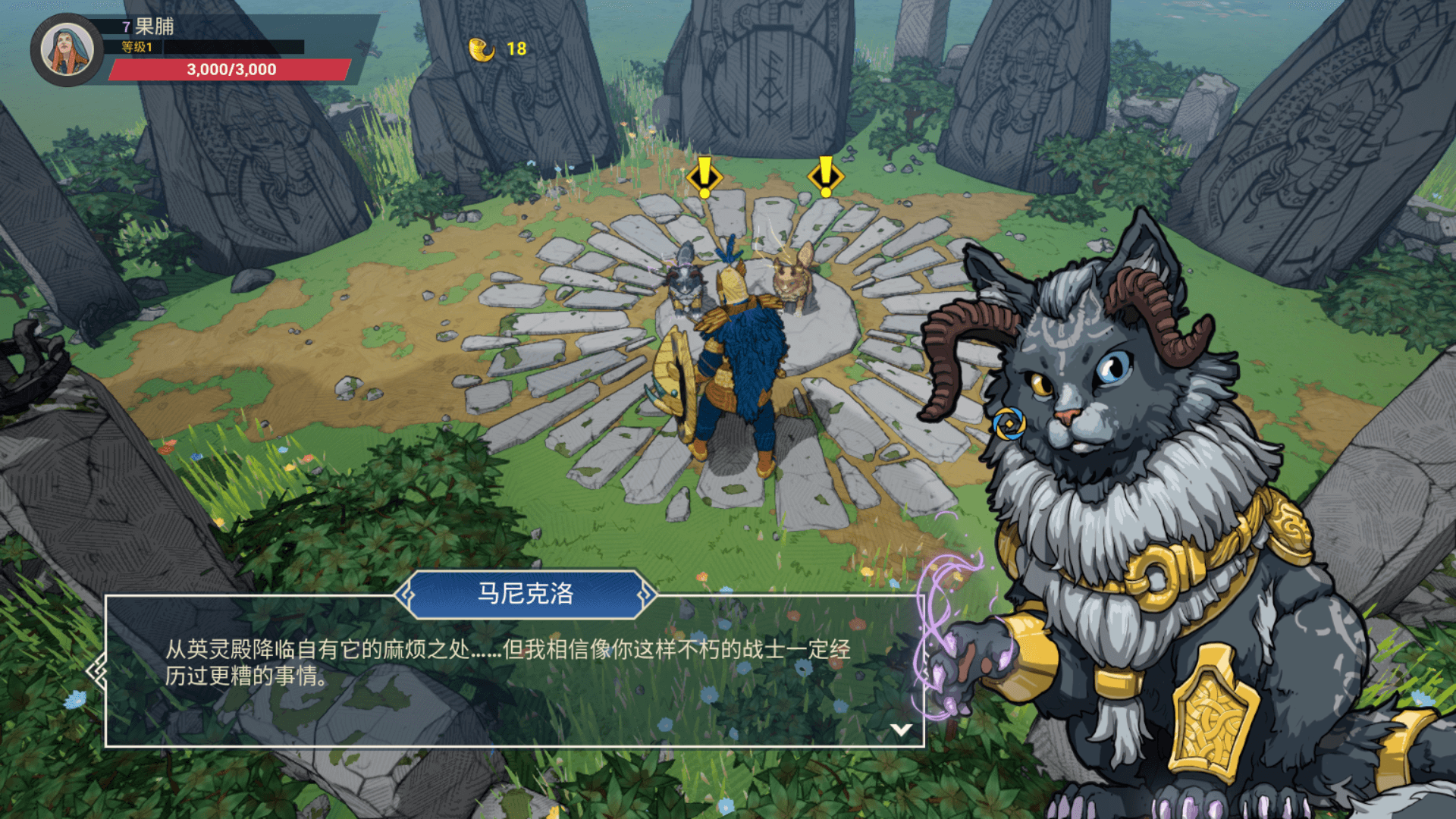Select the 马尼克洛 name banner

[x=525, y=596]
